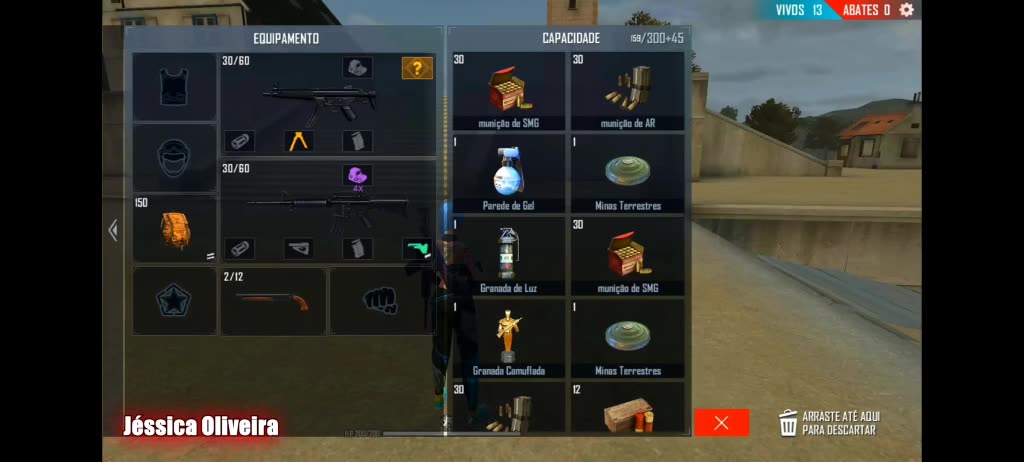Pick the shotgun shells stack of 12
The image size is (1024, 462).
point(627,408)
